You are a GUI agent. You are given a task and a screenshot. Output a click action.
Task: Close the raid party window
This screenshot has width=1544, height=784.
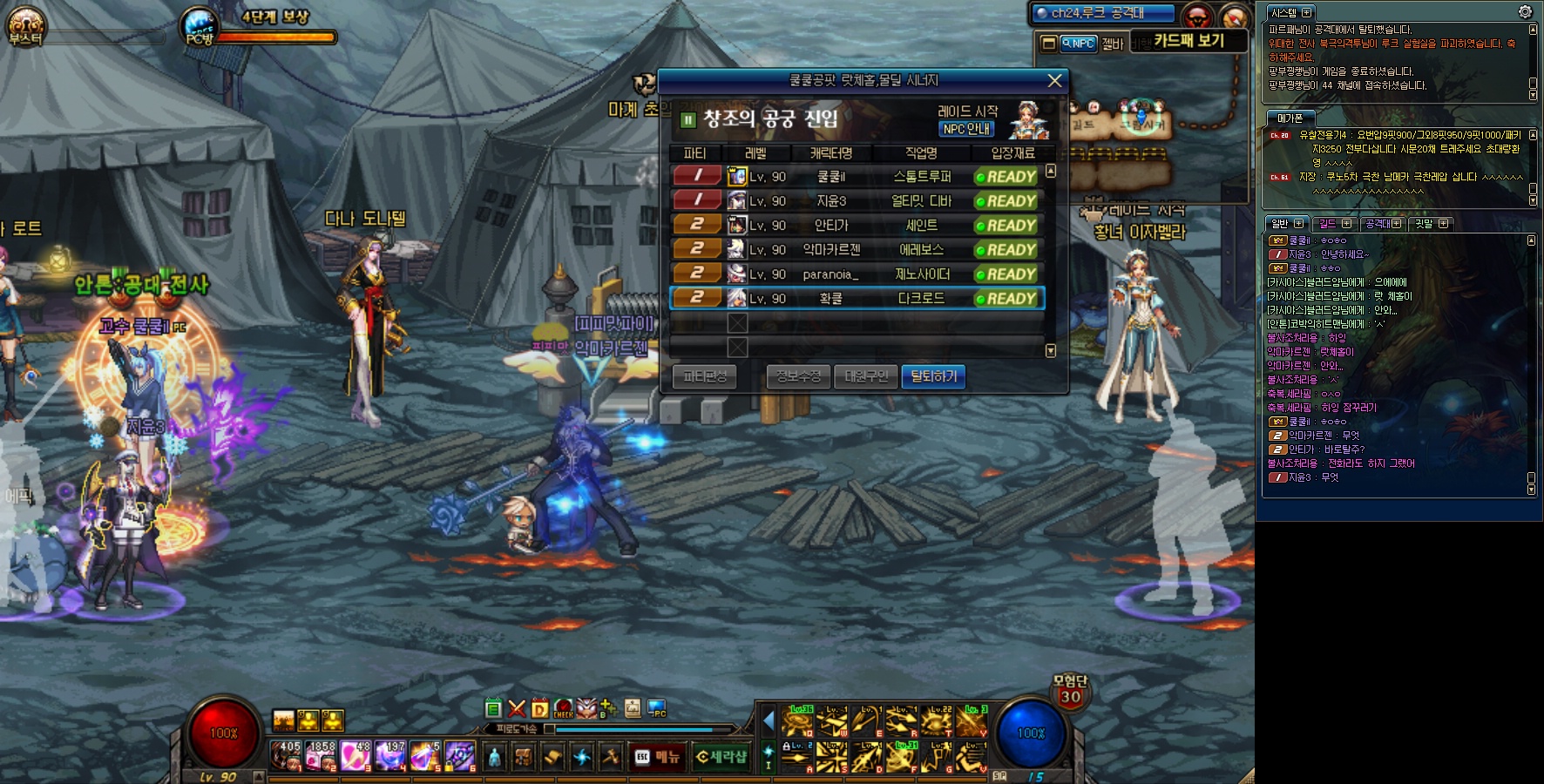(1054, 80)
